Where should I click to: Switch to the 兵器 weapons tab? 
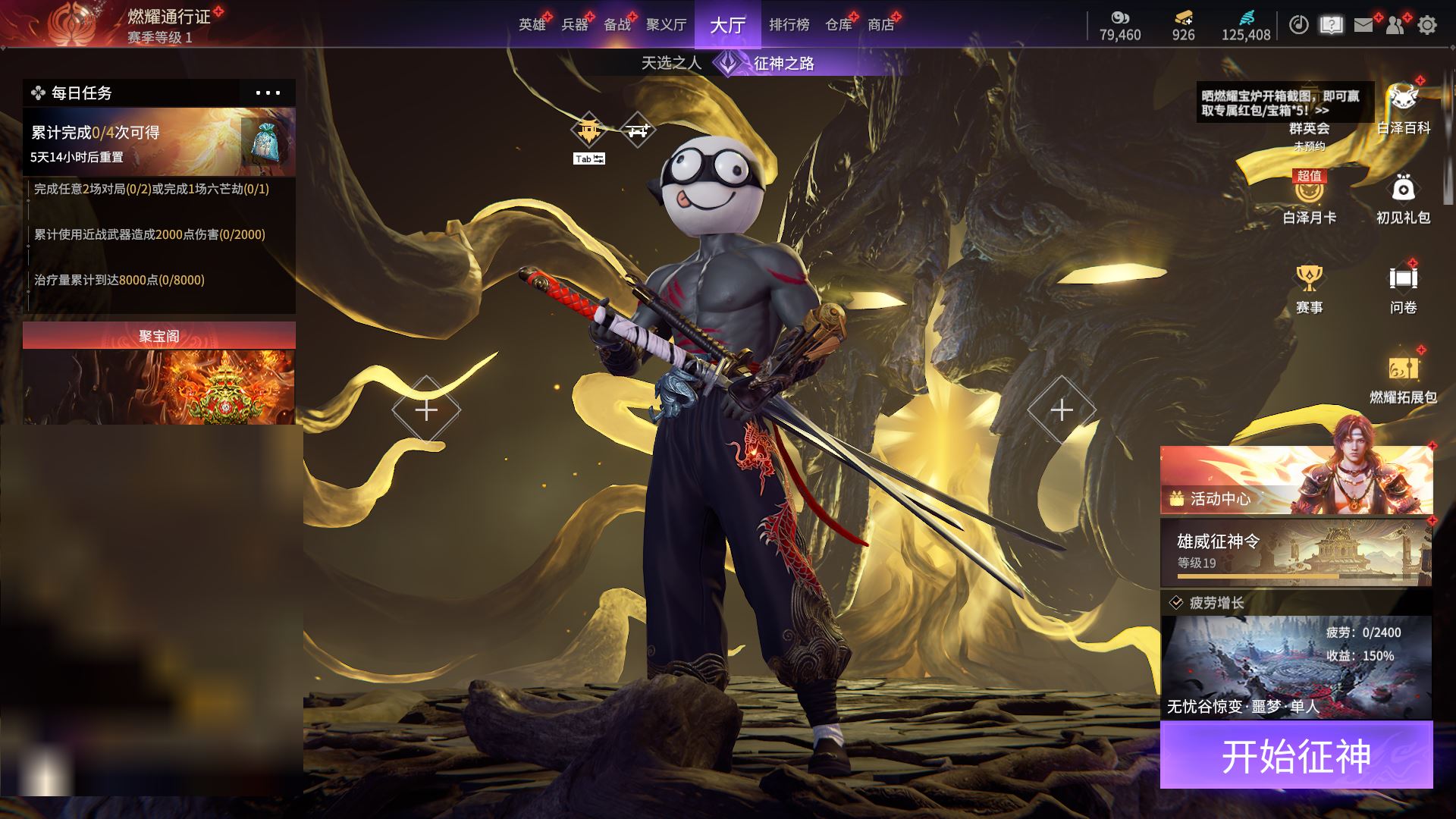574,25
